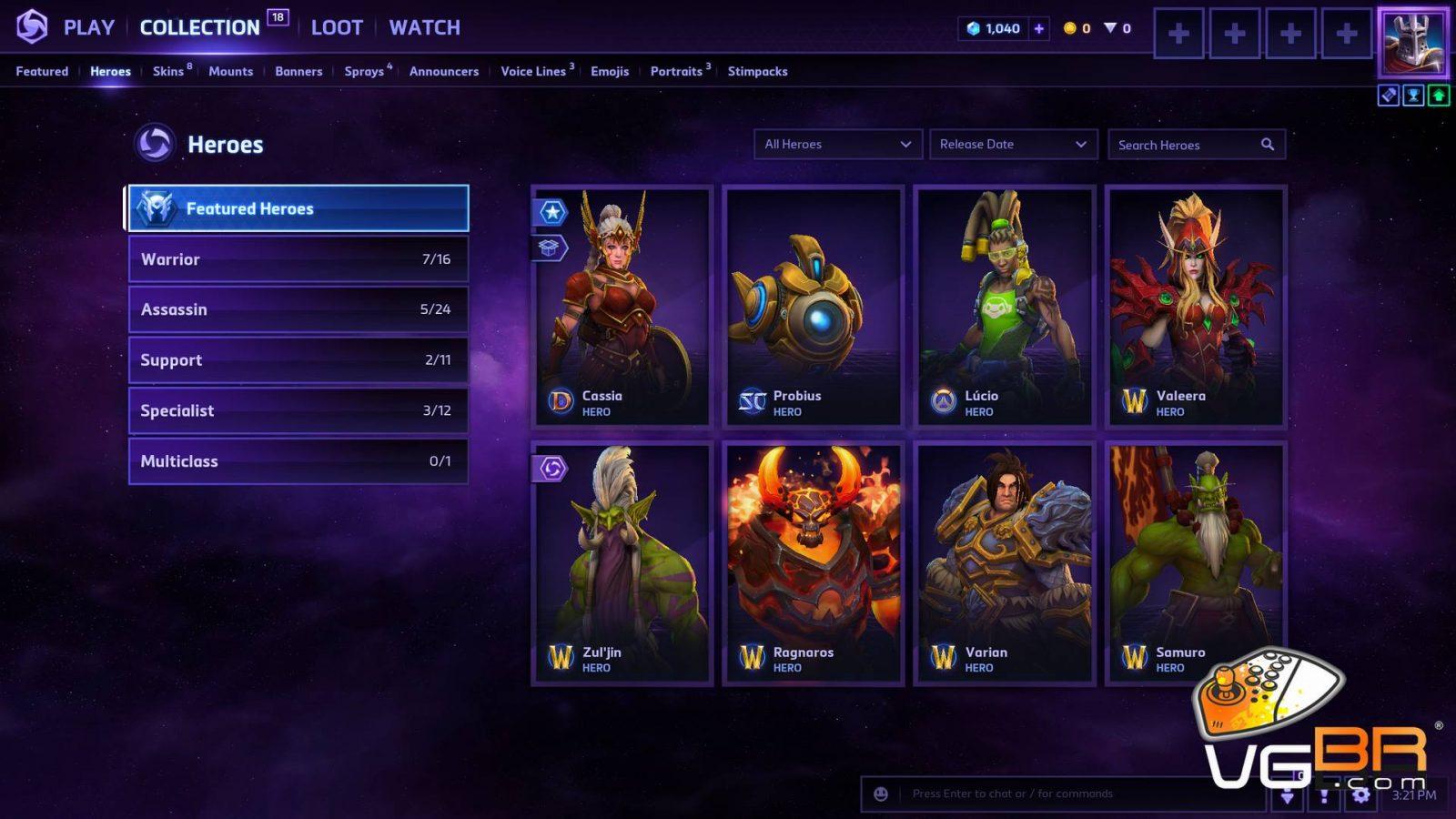This screenshot has width=1456, height=819.
Task: Click the plus button beside gems
Action: click(1038, 28)
